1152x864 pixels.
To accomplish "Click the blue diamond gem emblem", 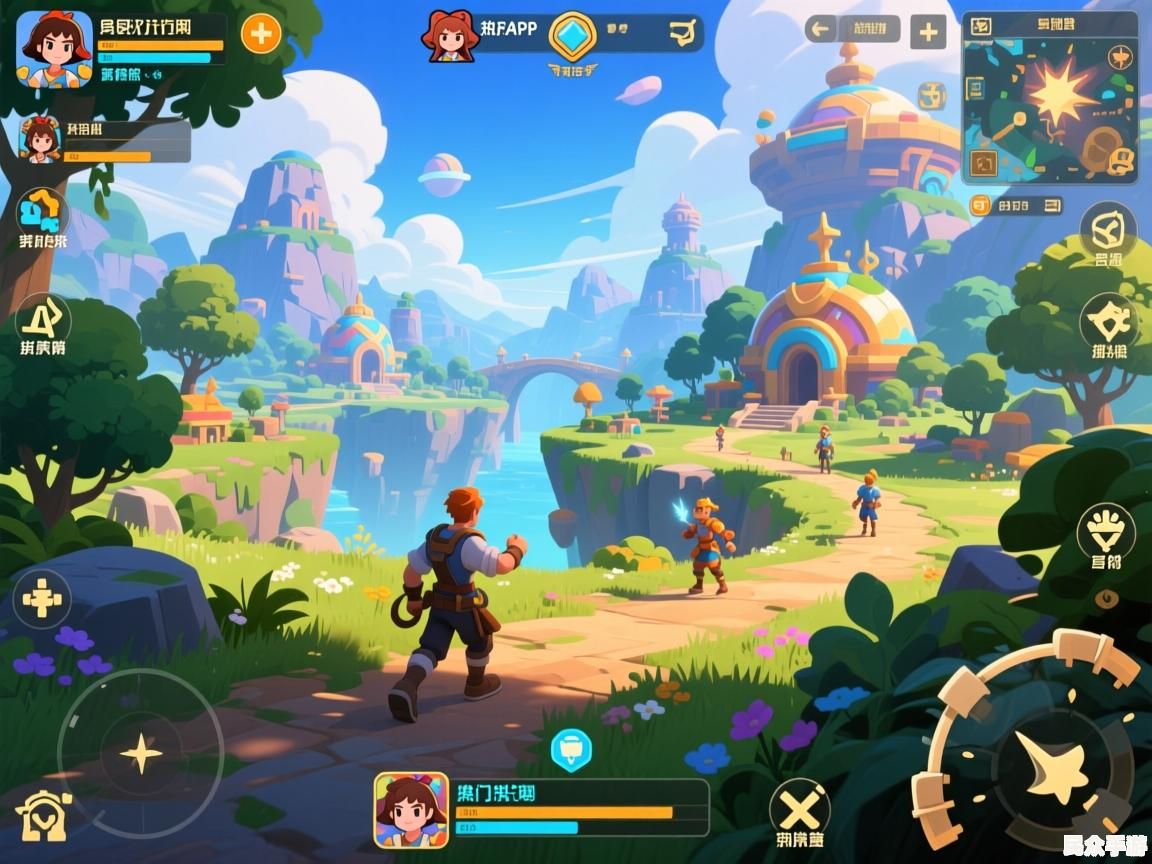I will [x=572, y=35].
